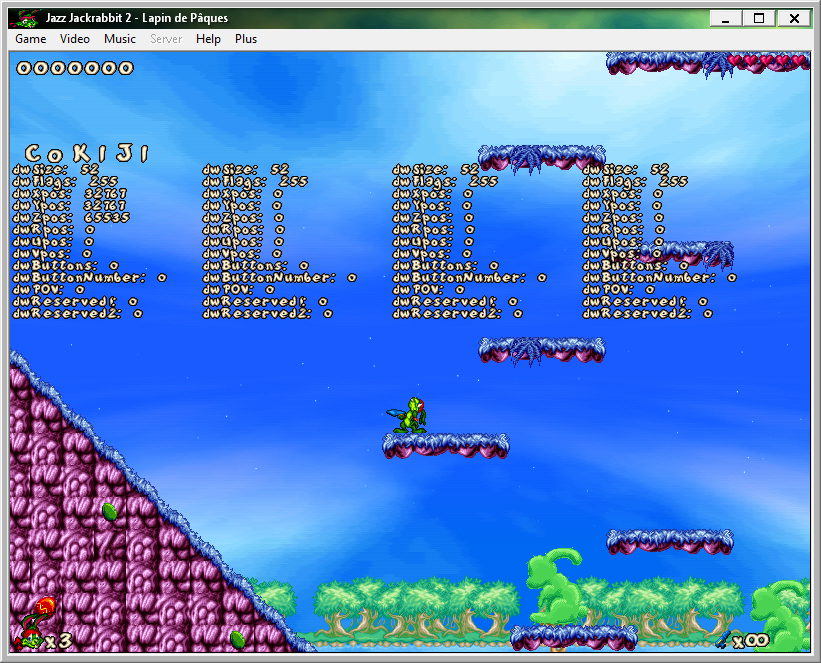Image resolution: width=821 pixels, height=663 pixels.
Task: Open the Music menu
Action: tap(120, 39)
